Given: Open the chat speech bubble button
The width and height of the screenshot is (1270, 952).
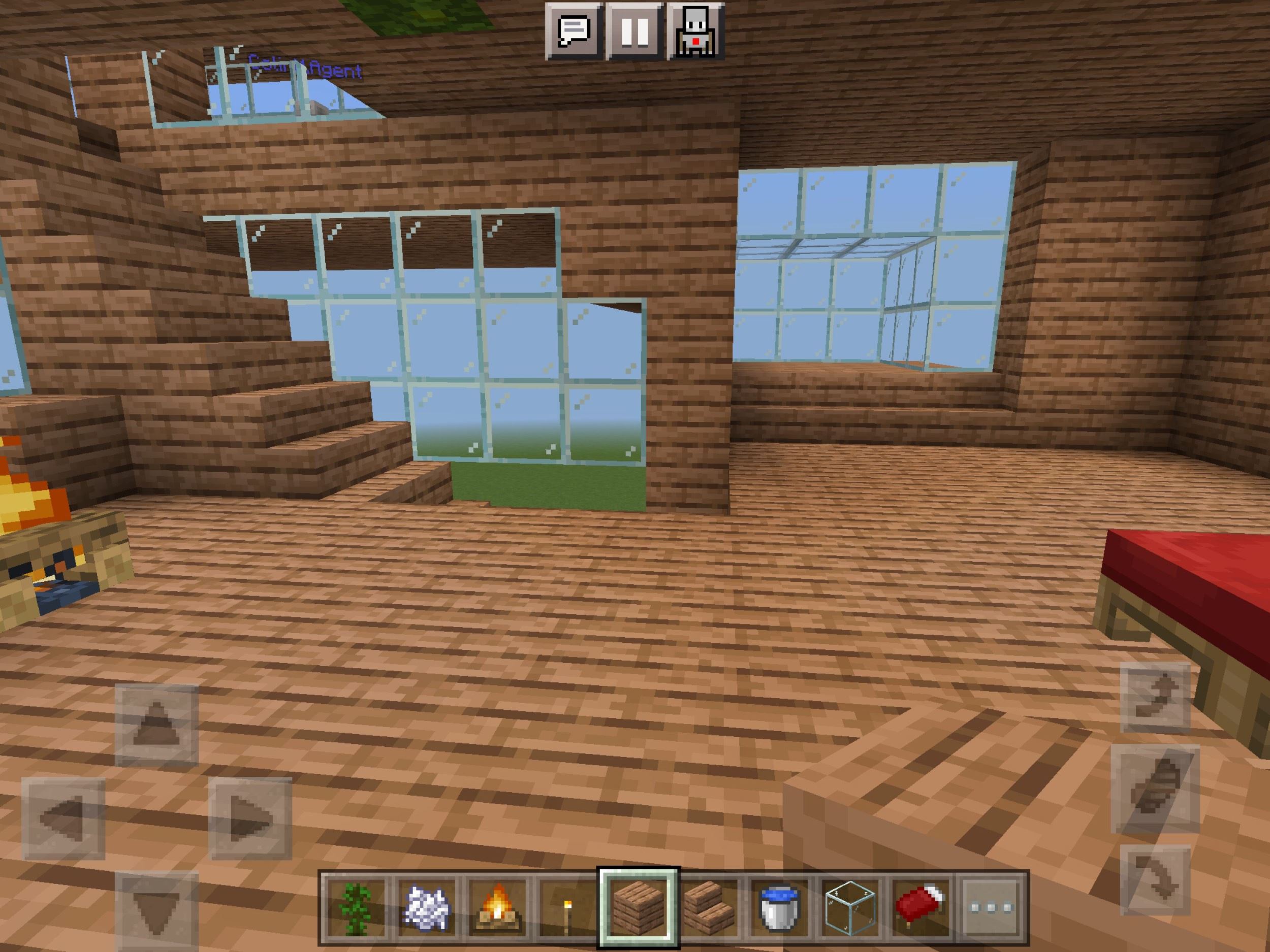Looking at the screenshot, I should coord(574,31).
